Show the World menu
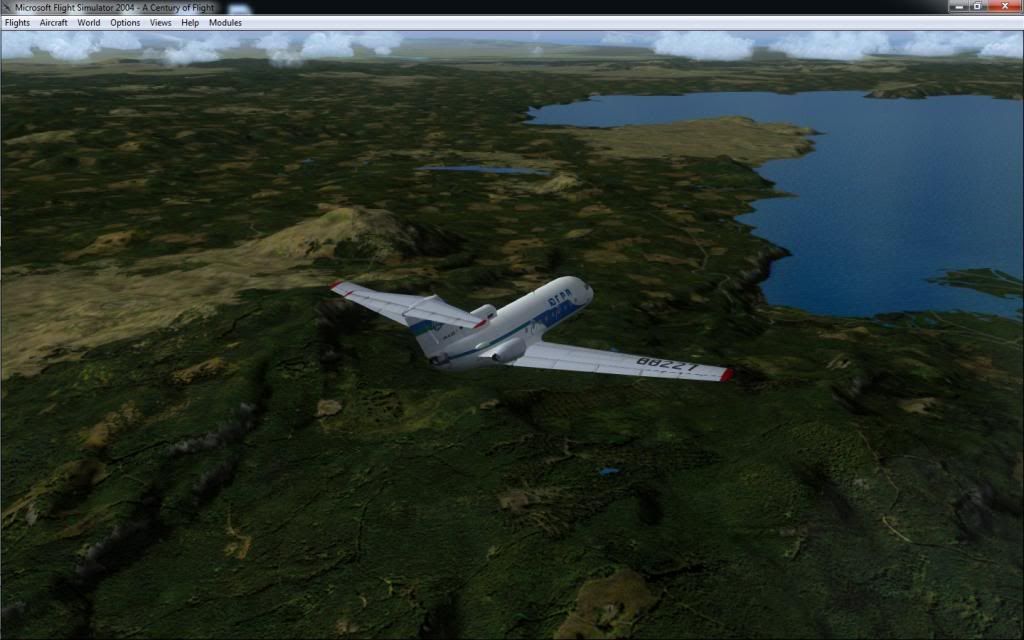The width and height of the screenshot is (1024, 640). tap(89, 22)
